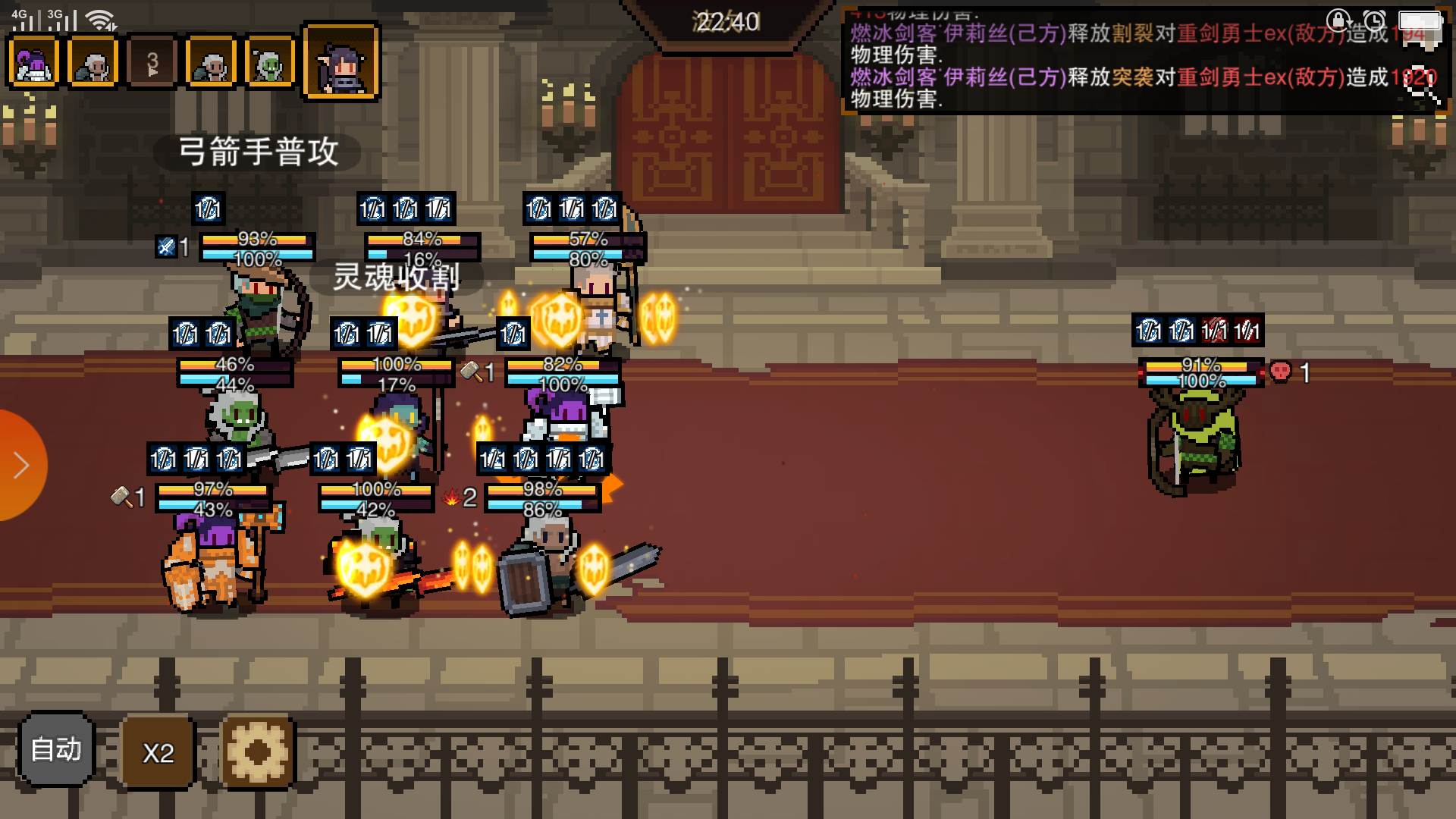This screenshot has height=819, width=1456.
Task: Inspect the flame status icon with count 2
Action: (451, 497)
